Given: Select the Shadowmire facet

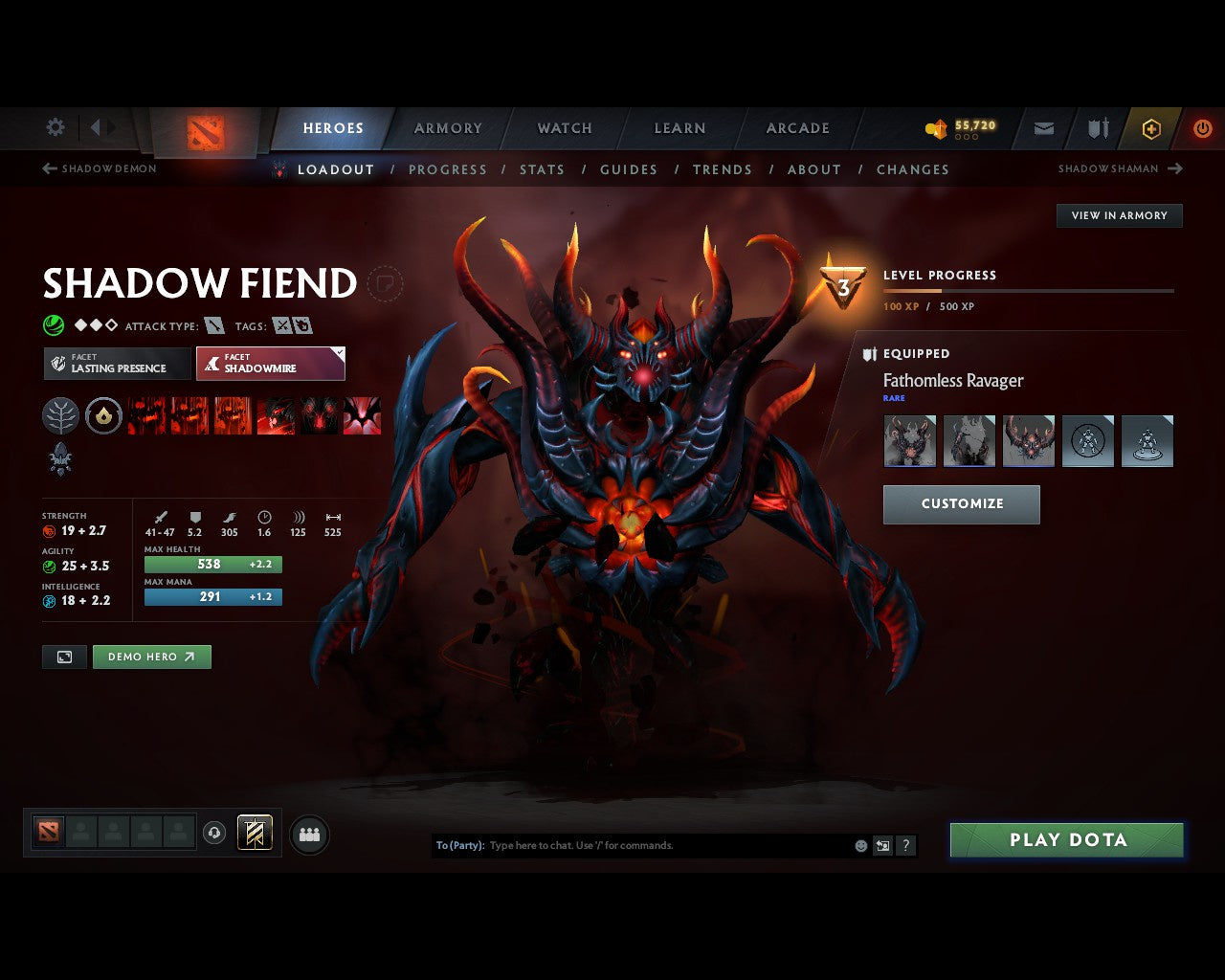Looking at the screenshot, I should tap(270, 364).
